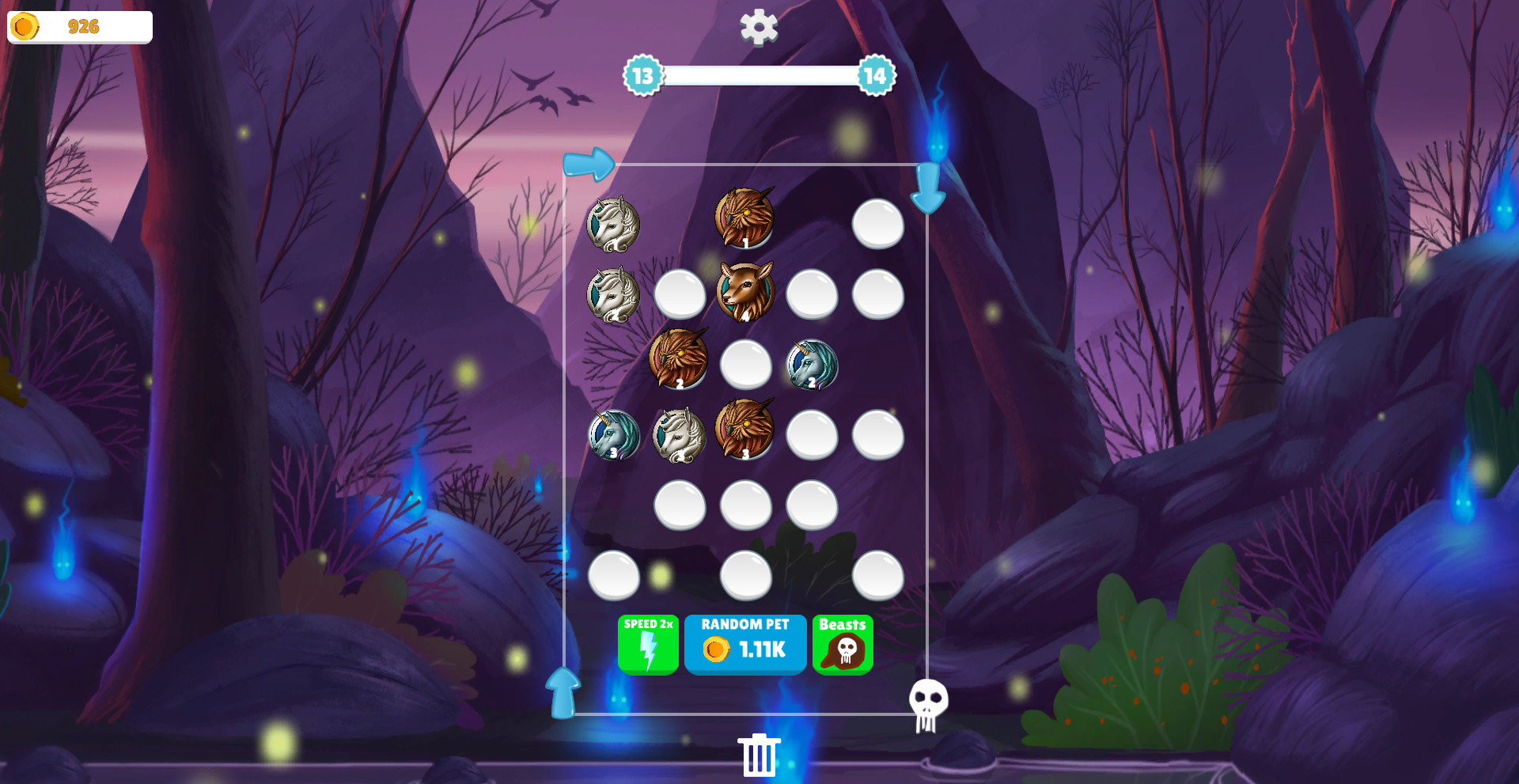Toggle the Speed 2x boost
This screenshot has height=784, width=1519.
click(x=648, y=644)
